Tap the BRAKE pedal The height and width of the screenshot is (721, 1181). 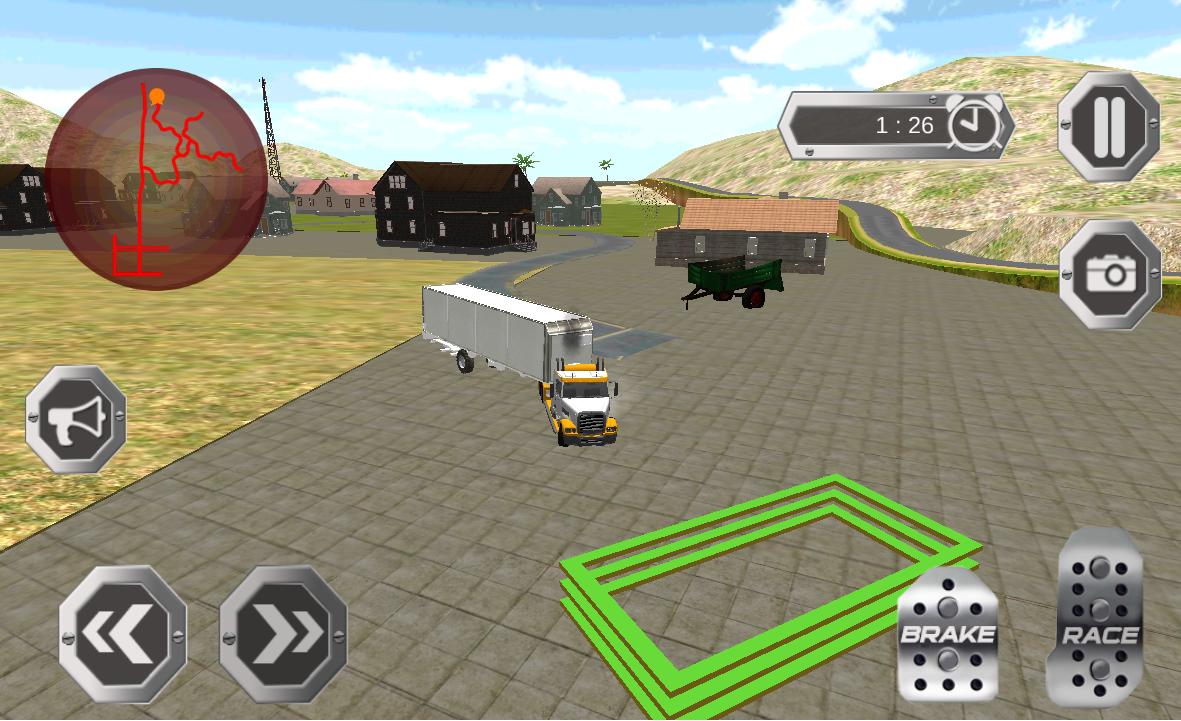click(x=947, y=634)
